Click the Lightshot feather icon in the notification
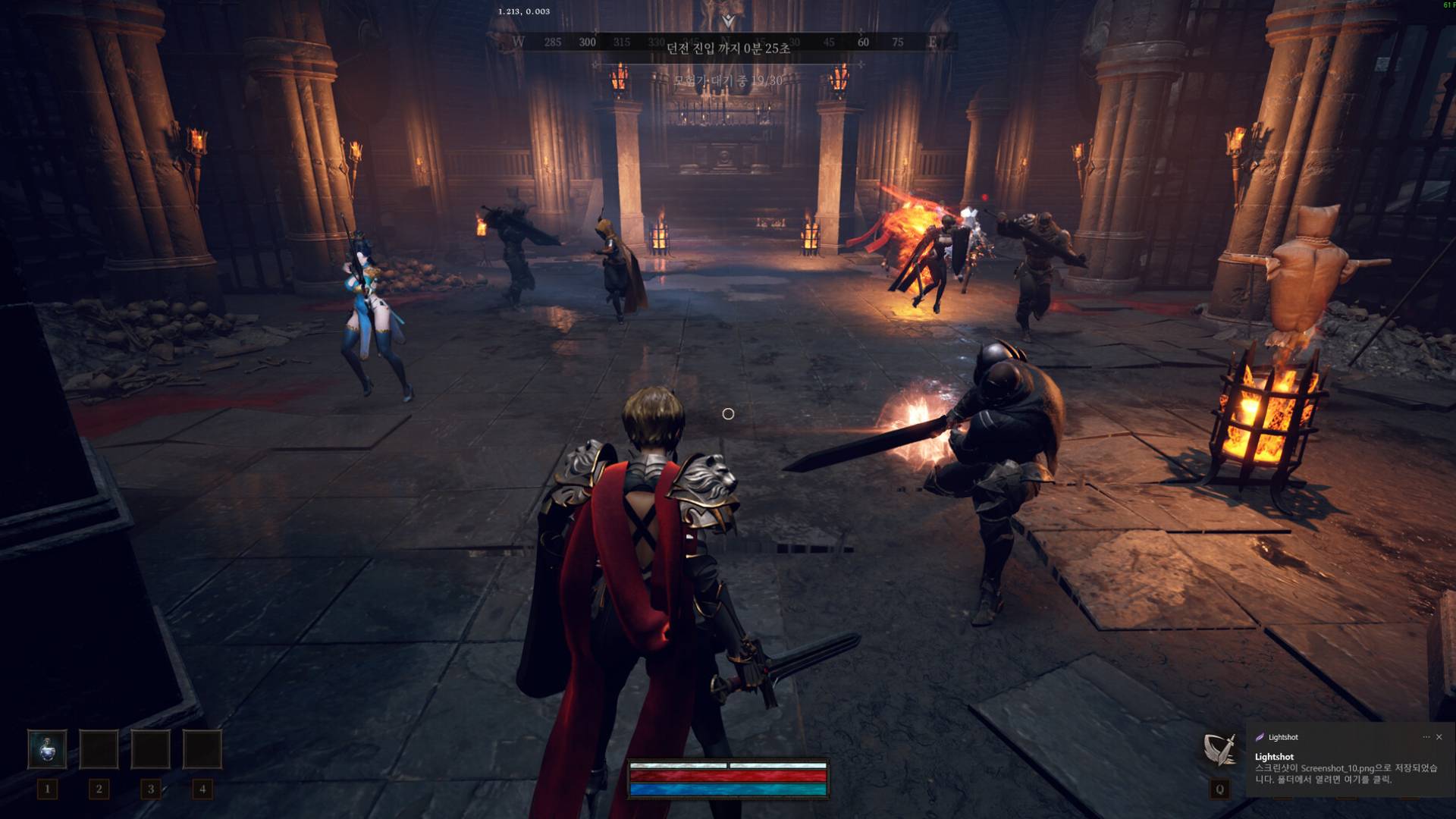1456x819 pixels. 1259,737
